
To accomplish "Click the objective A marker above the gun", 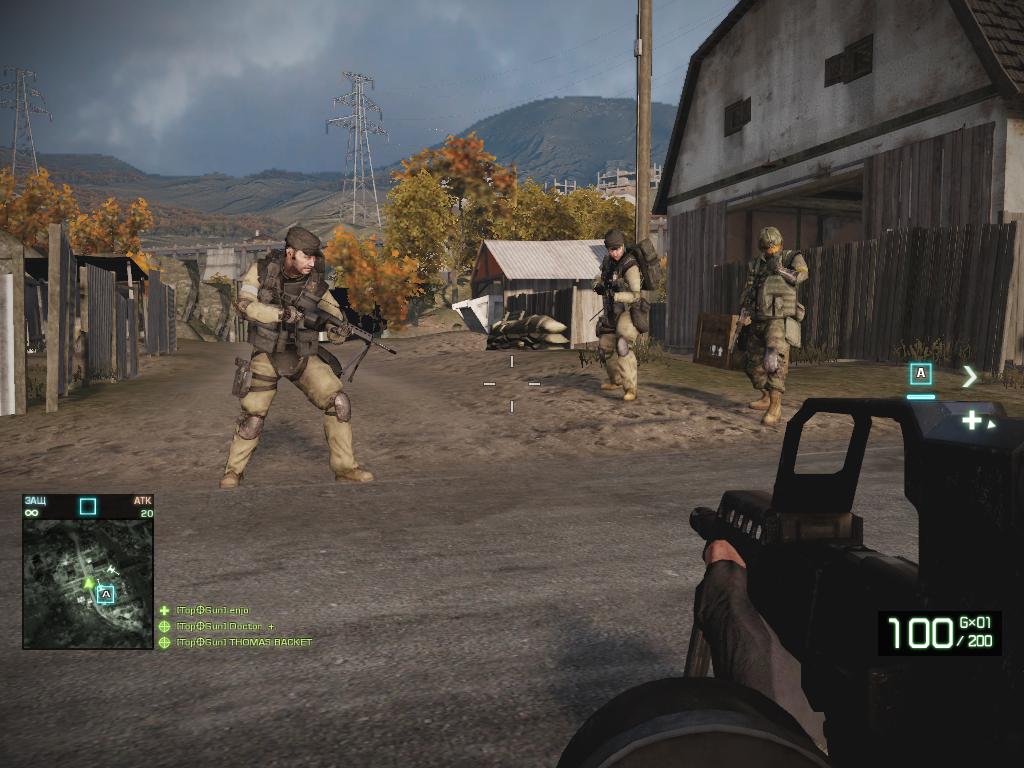I will coord(920,375).
